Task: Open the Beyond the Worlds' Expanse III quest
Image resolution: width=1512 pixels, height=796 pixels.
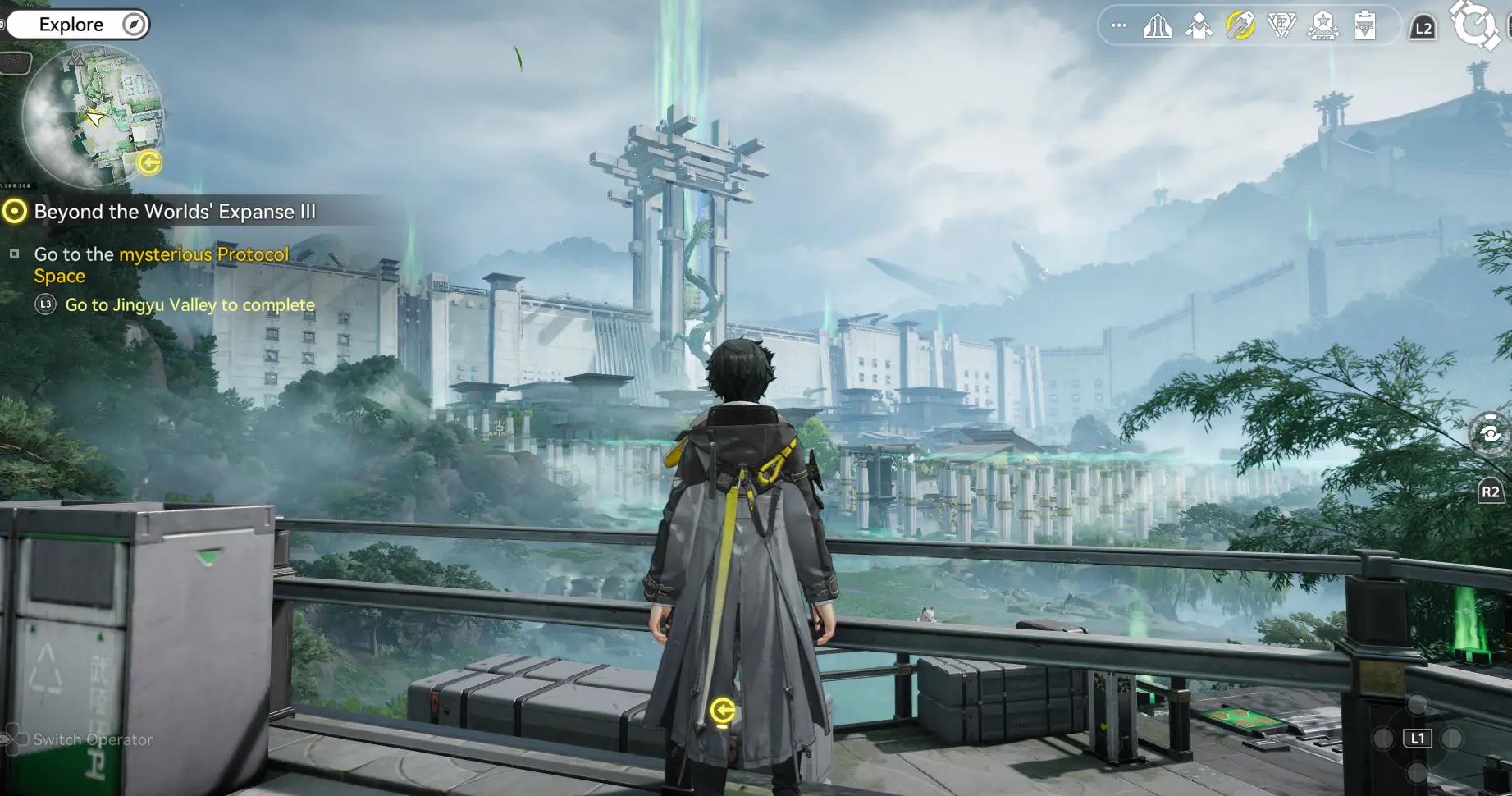Action: (174, 212)
